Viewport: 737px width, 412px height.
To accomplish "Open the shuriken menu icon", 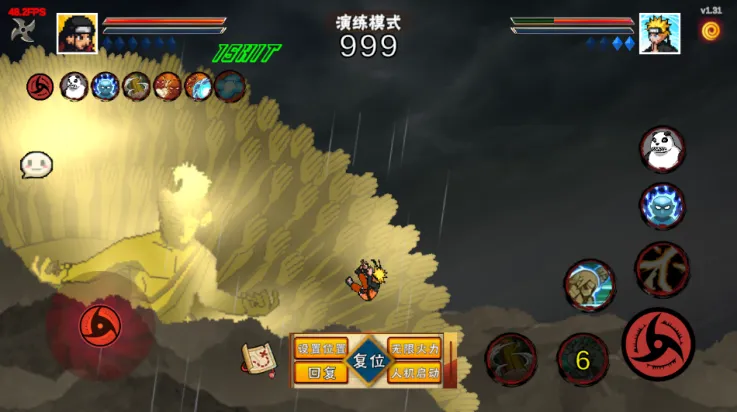I will pos(24,28).
